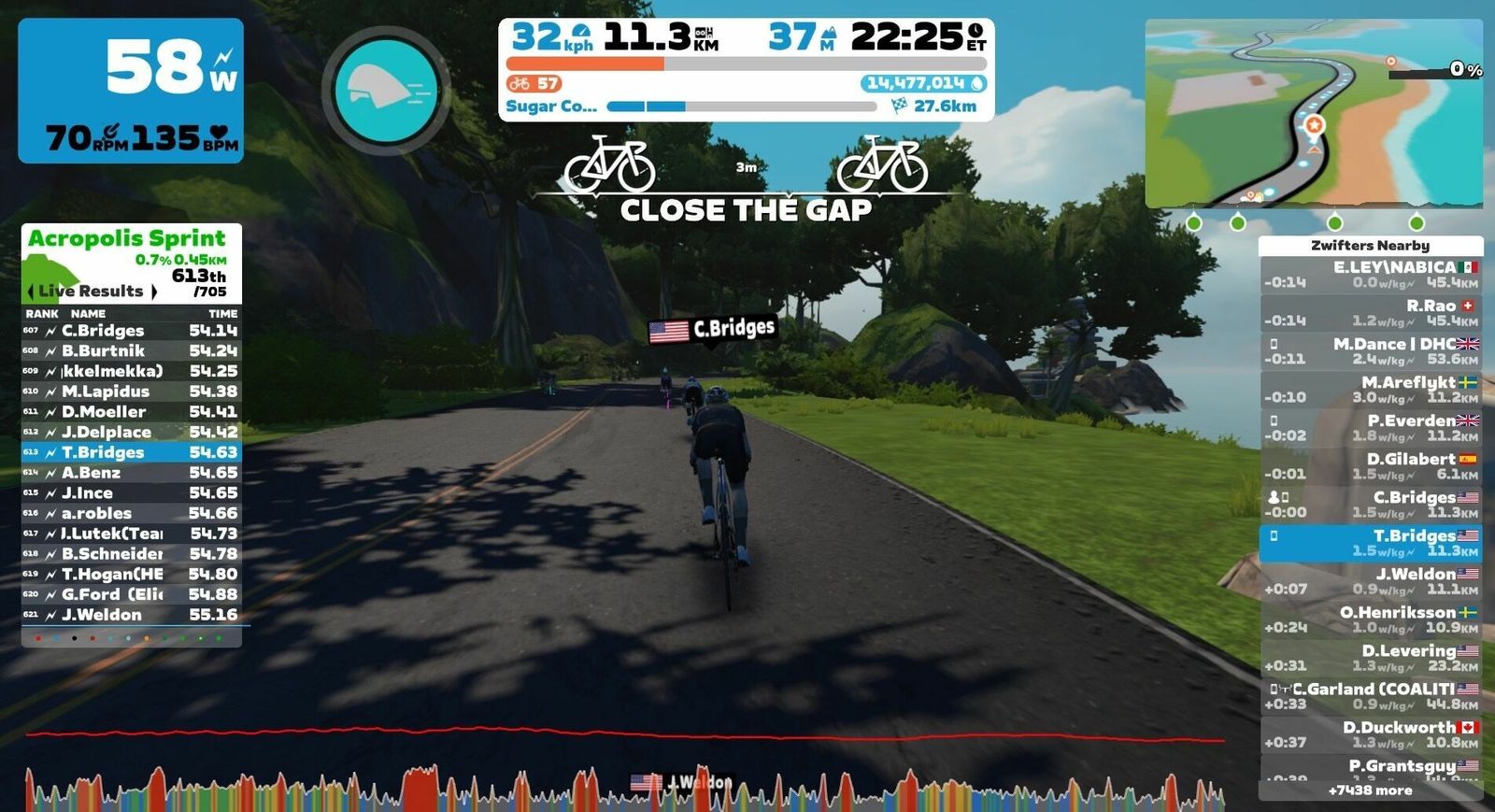
Task: Click the Acropolis Sprint segment header
Action: click(x=127, y=239)
